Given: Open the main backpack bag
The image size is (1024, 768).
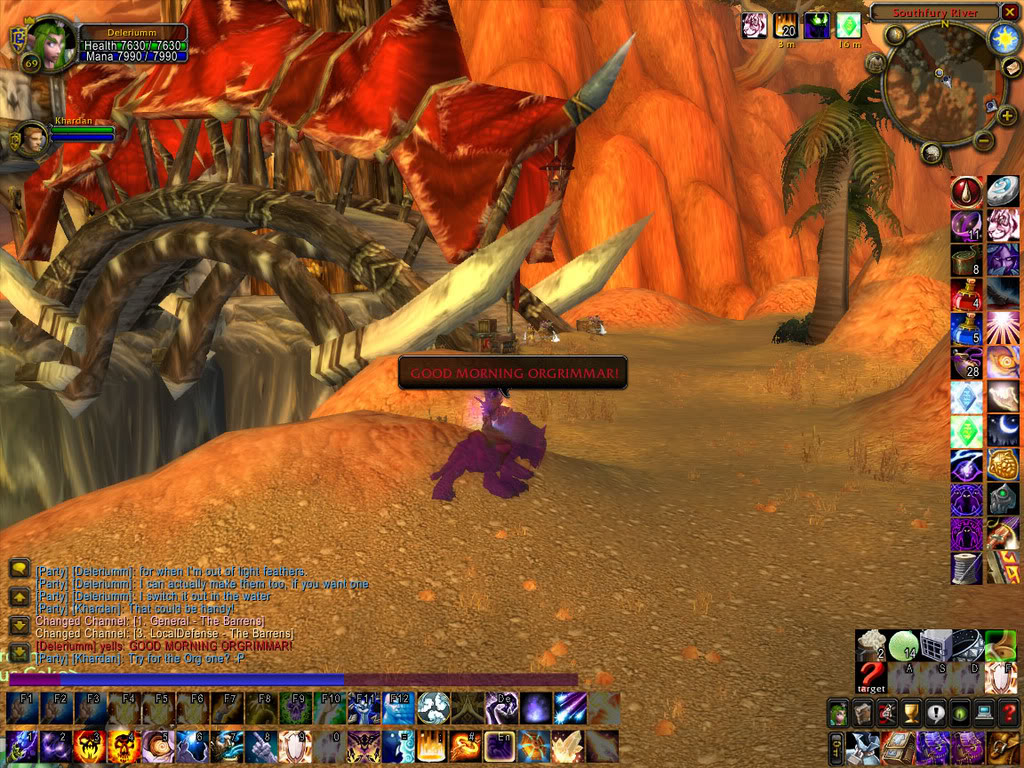Looking at the screenshot, I should point(1004,746).
